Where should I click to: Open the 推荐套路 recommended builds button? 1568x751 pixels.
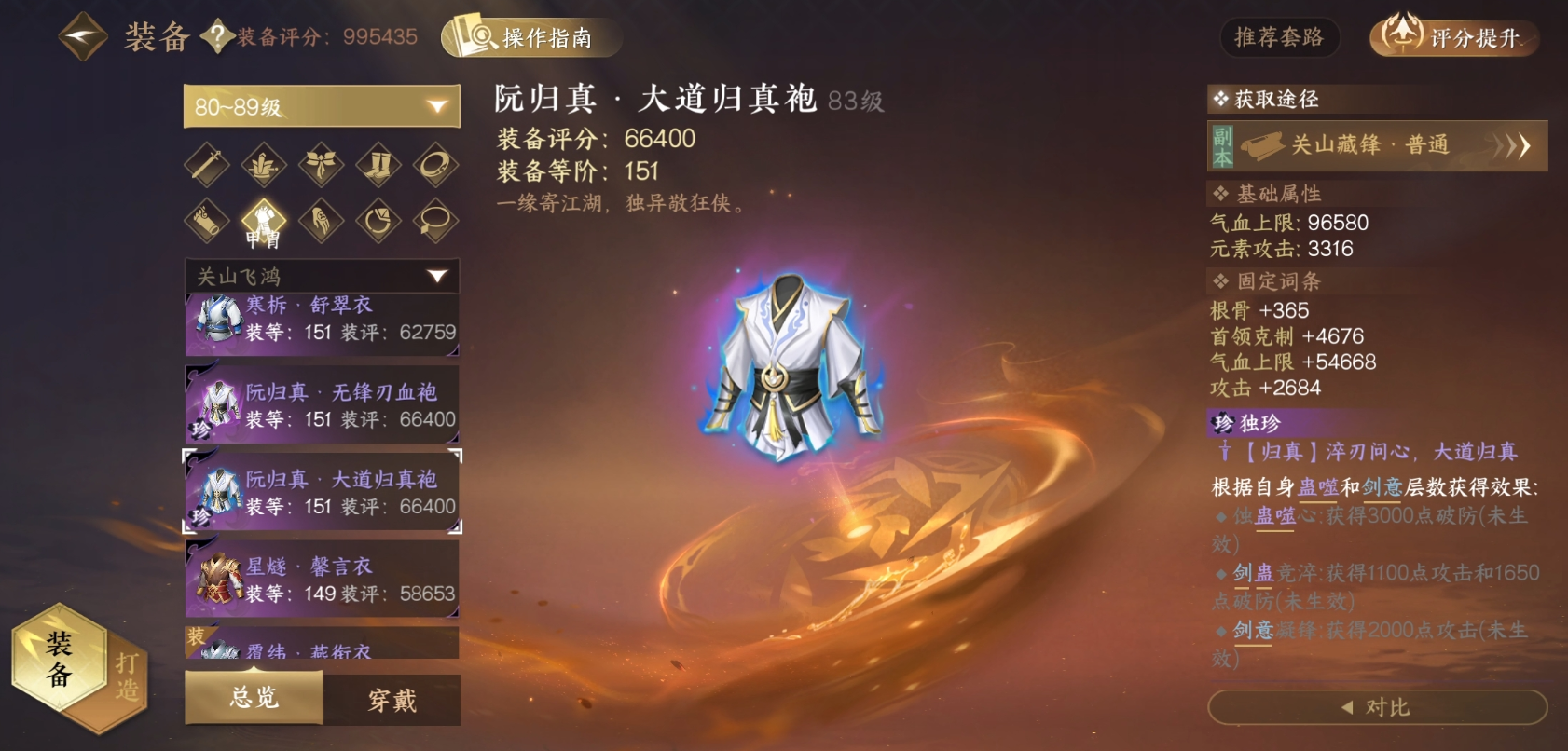coord(1280,38)
